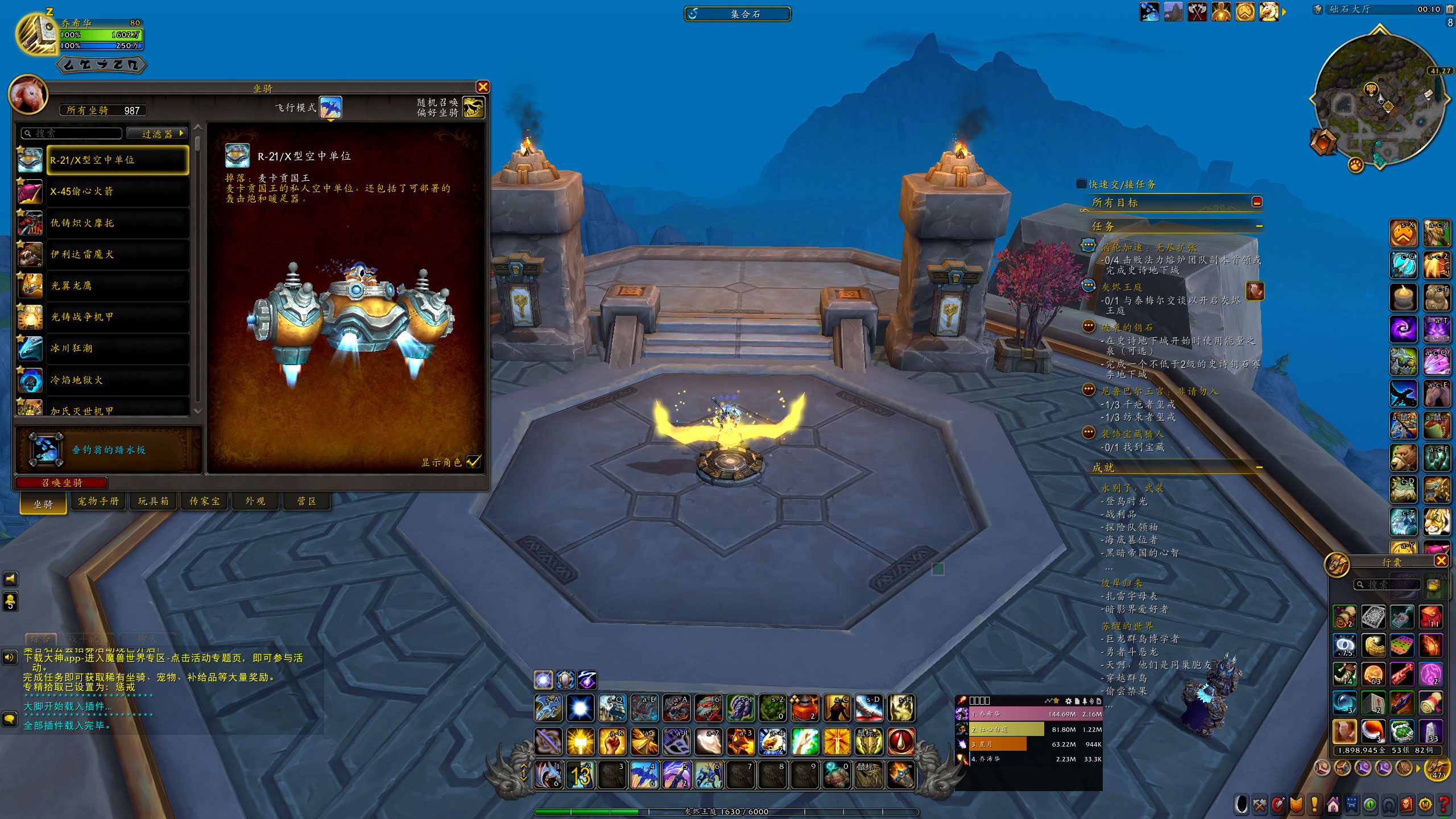Close the mount journal window
The width and height of the screenshot is (1456, 819).
483,87
